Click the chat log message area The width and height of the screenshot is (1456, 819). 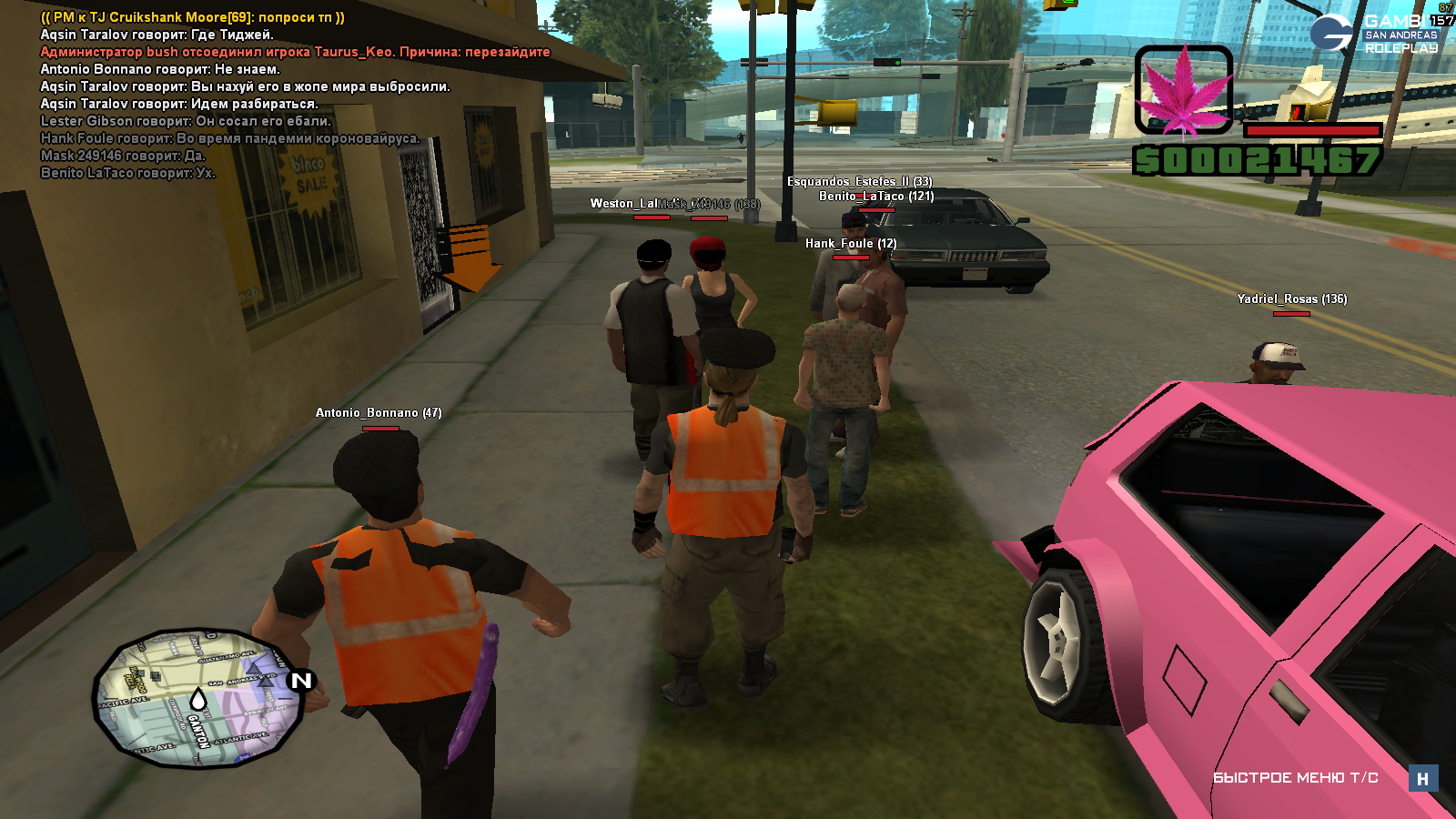(273, 95)
